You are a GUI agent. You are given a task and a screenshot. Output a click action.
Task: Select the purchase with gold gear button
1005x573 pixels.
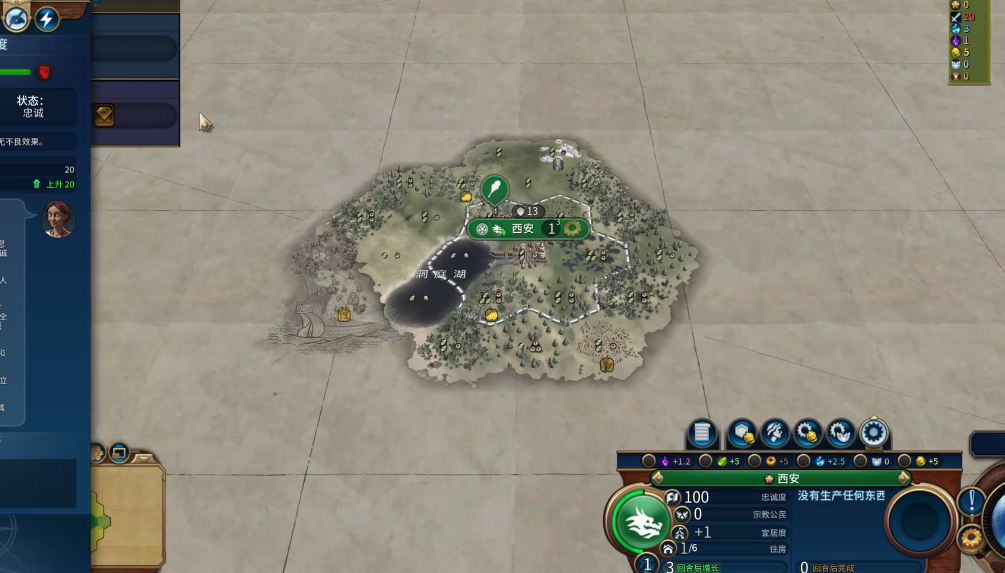tap(807, 433)
